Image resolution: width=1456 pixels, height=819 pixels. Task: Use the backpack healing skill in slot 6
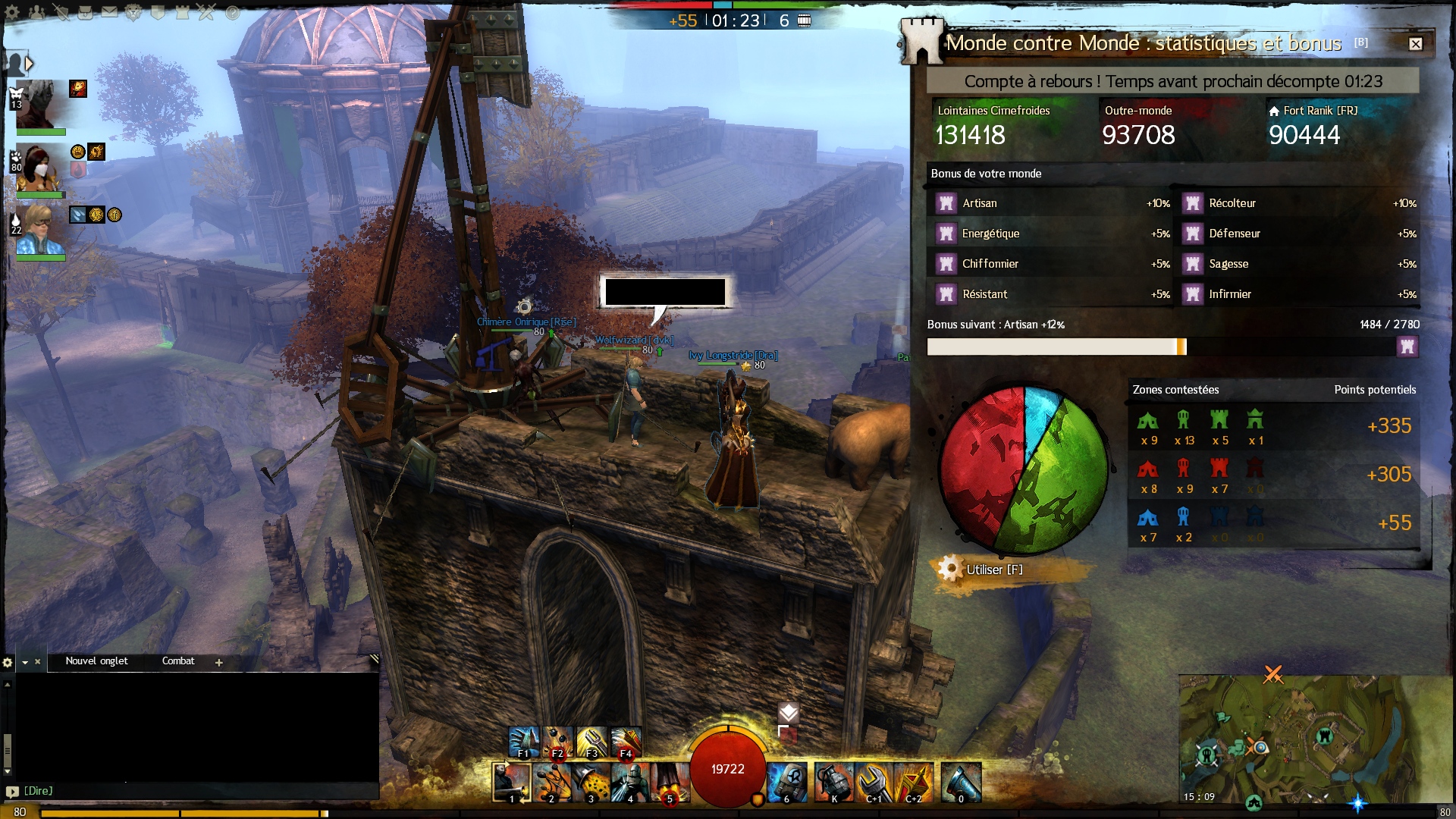pyautogui.click(x=786, y=782)
